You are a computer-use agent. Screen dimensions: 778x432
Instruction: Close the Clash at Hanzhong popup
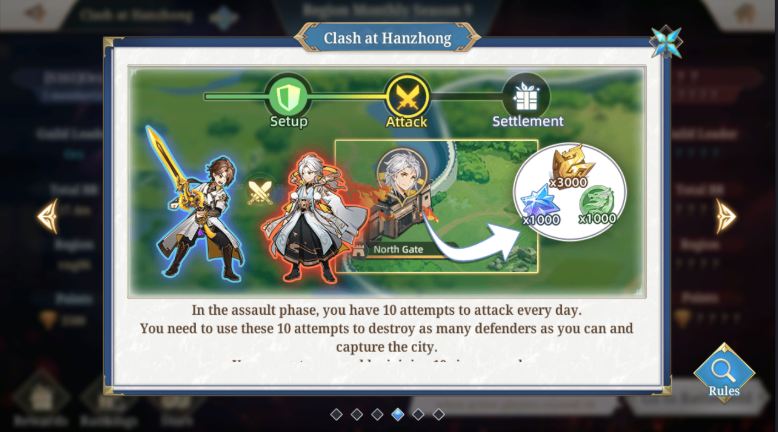coord(665,42)
